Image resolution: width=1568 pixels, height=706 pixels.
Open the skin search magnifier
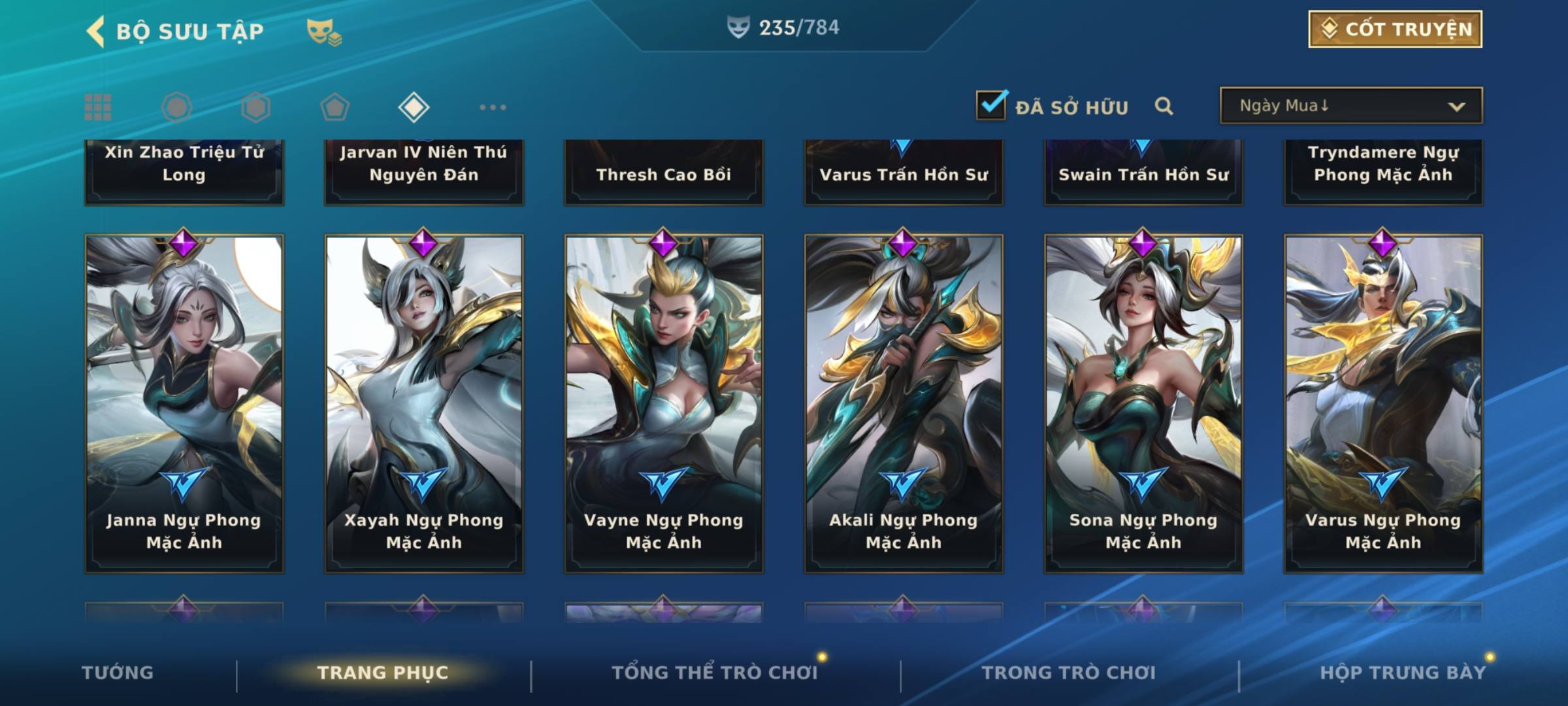click(x=1164, y=106)
